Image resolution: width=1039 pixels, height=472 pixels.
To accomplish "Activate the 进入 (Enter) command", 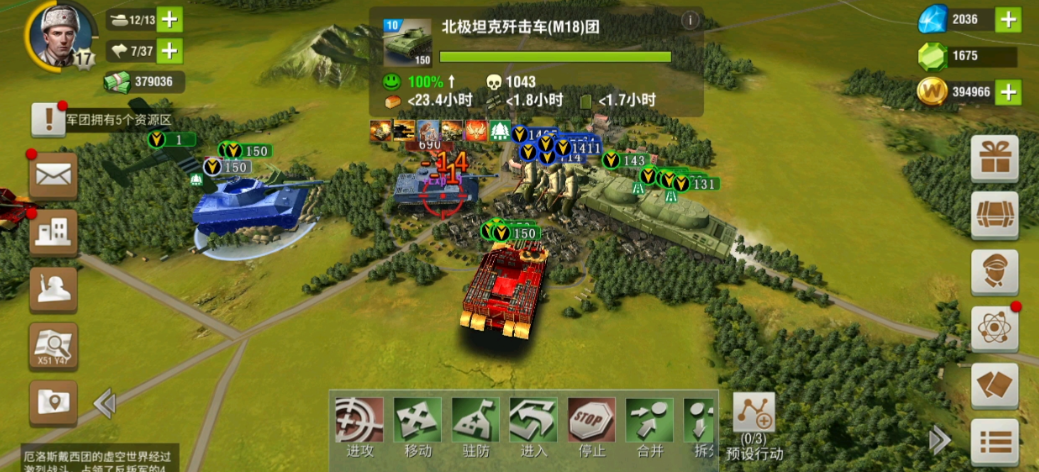I will tap(533, 424).
